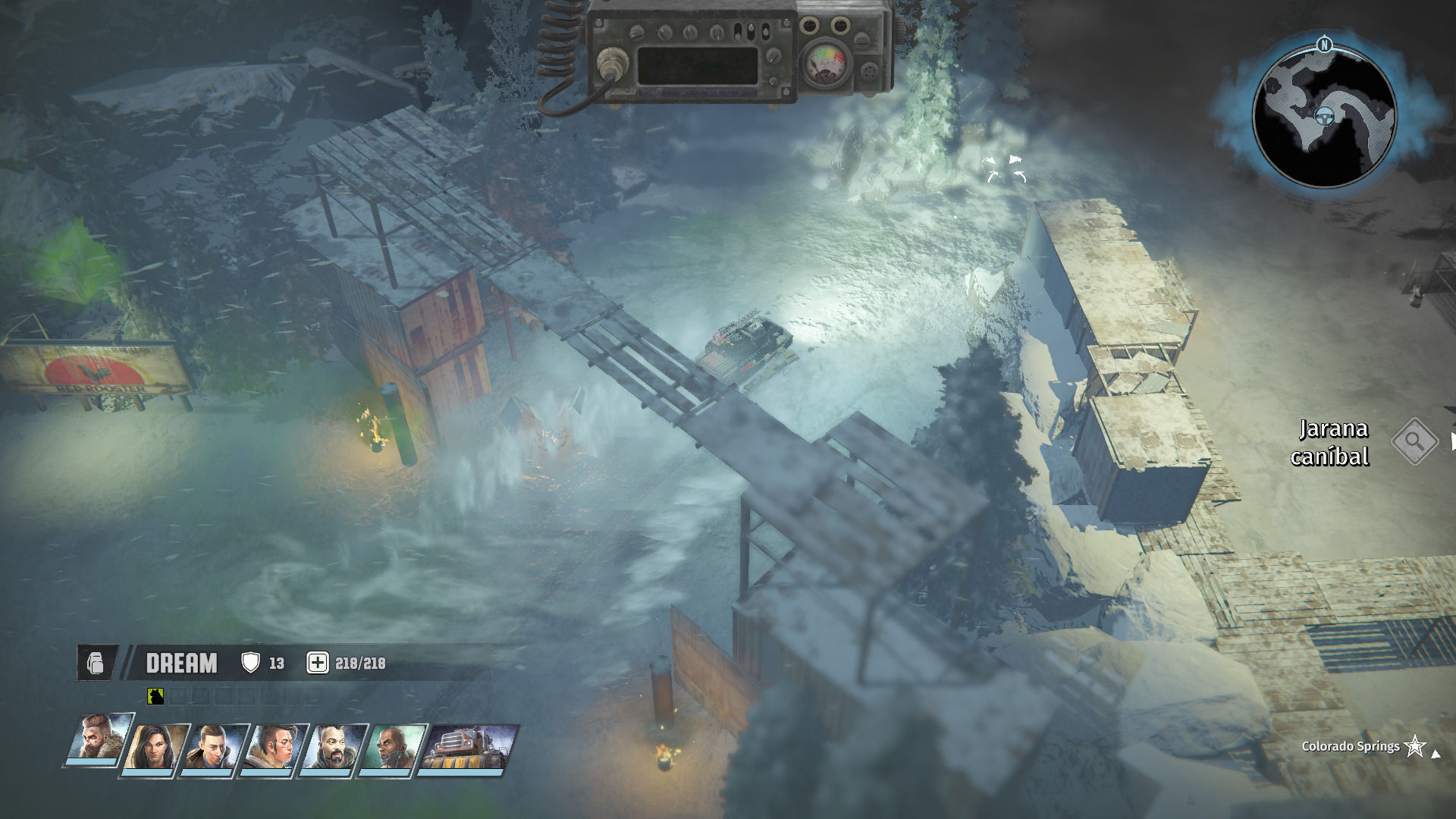The height and width of the screenshot is (819, 1456).
Task: Click the north compass indicator on minimap
Action: 1324,45
